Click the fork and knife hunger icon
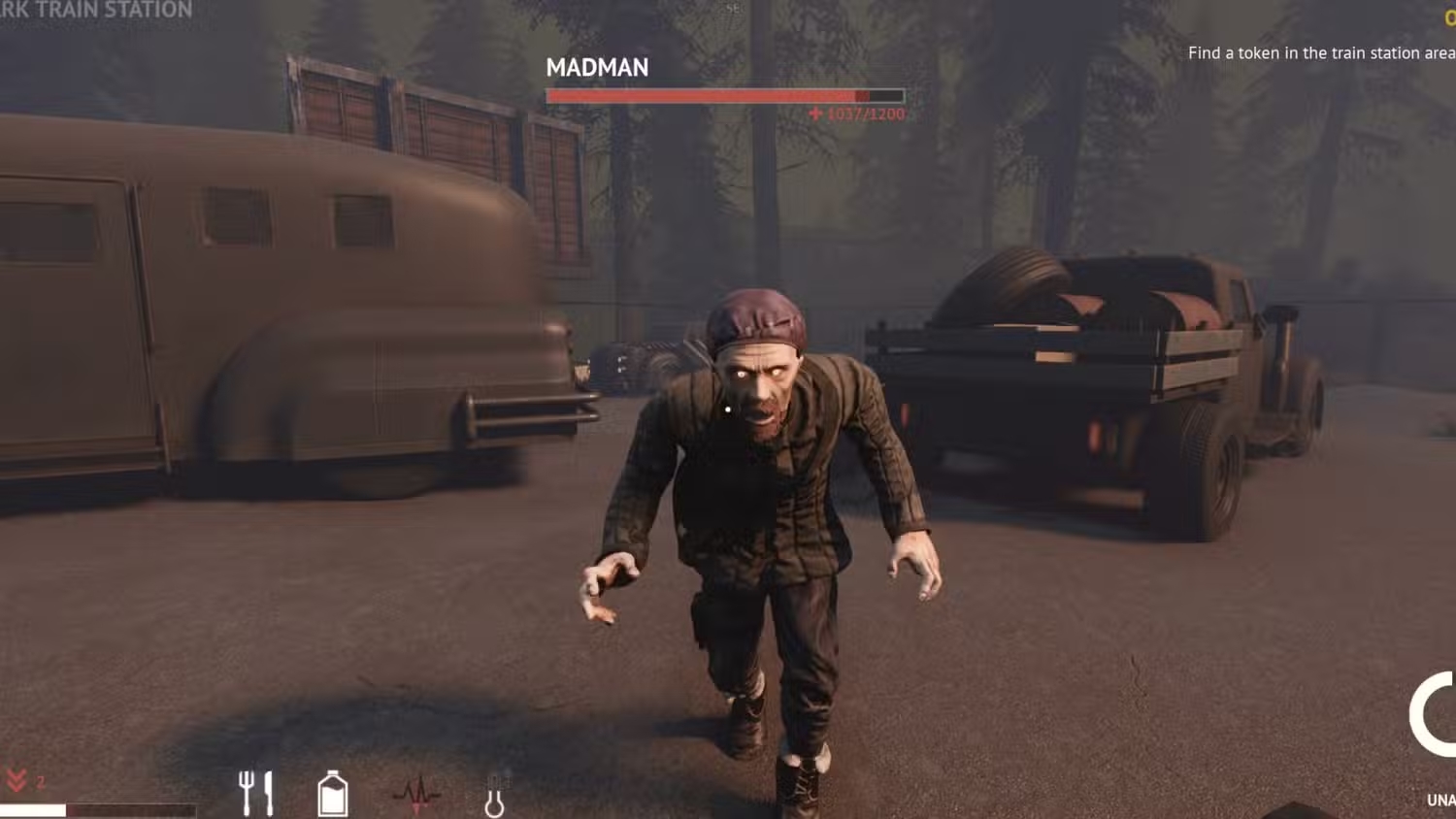Screen dimensions: 1456x819 click(x=256, y=793)
